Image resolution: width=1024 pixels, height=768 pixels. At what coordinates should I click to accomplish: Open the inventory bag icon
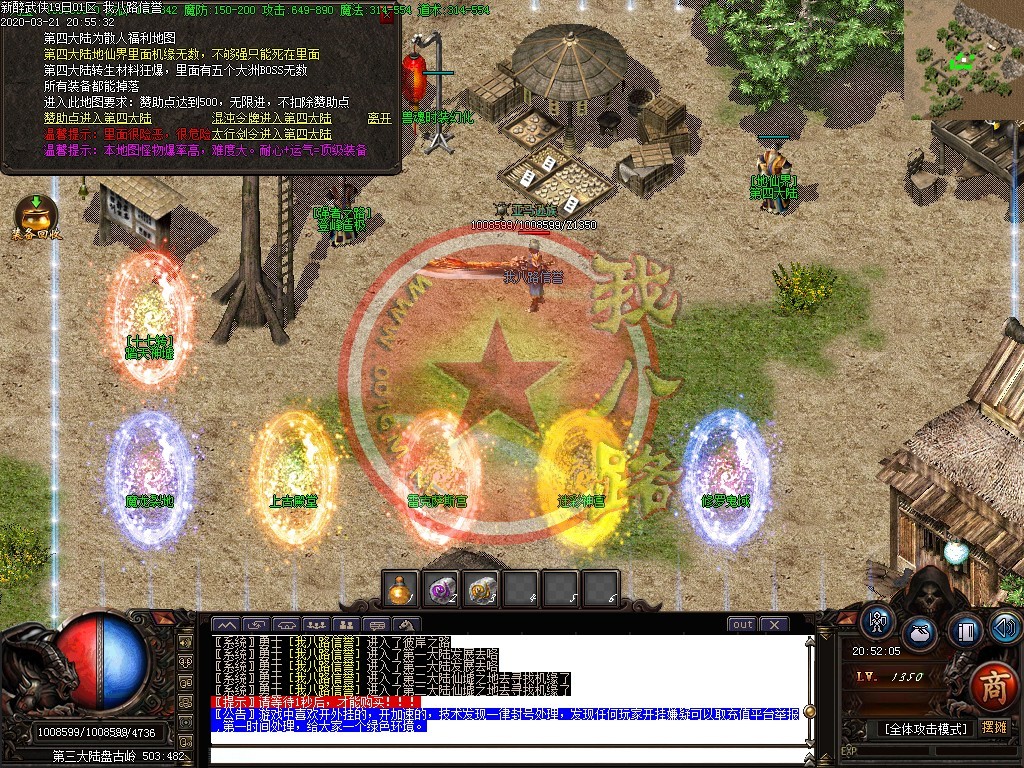point(919,635)
